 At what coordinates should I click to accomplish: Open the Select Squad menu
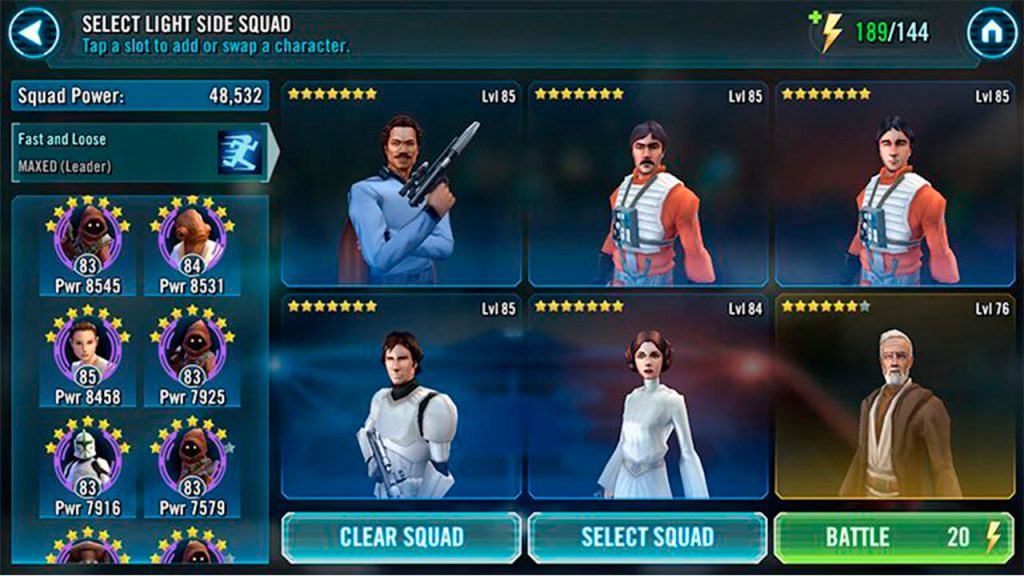point(647,537)
